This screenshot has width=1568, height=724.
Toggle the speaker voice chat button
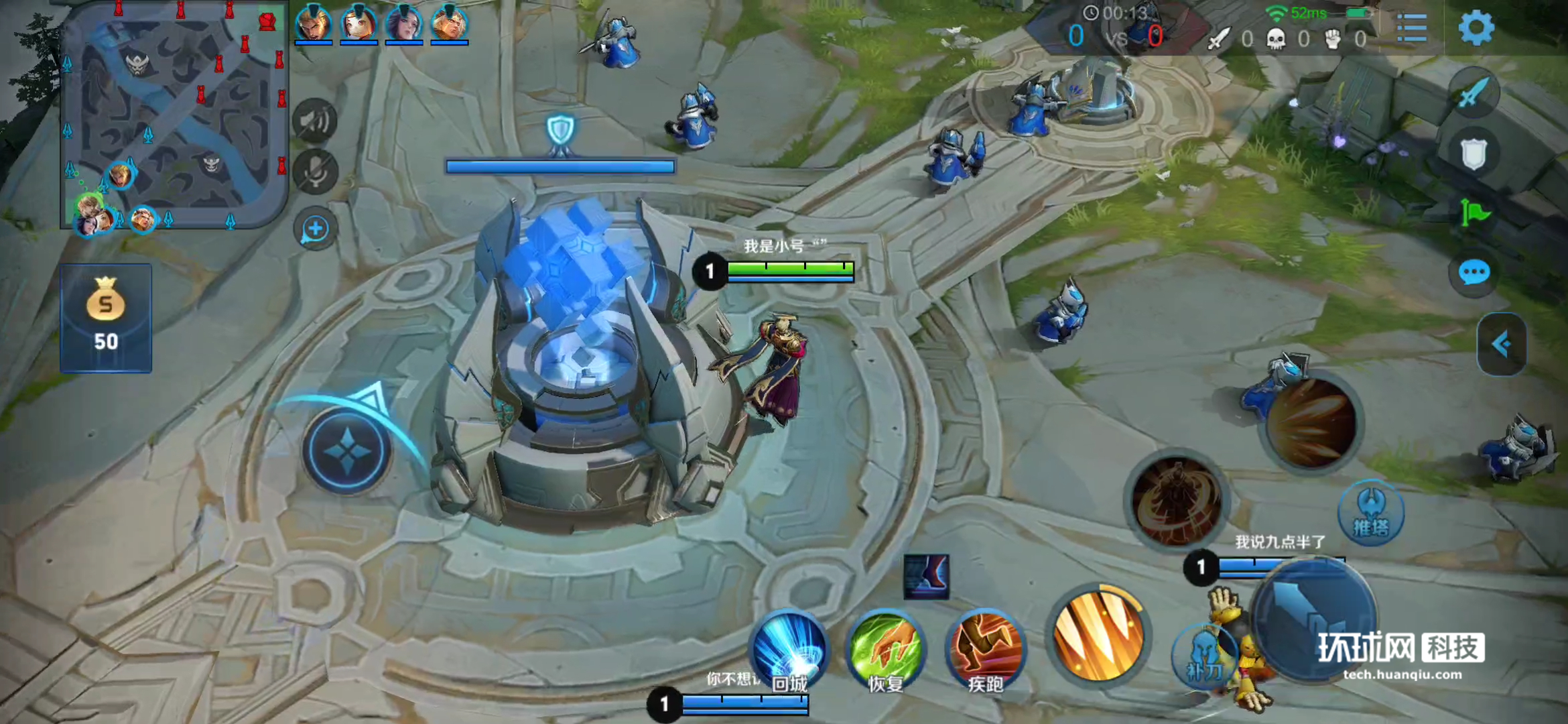(315, 121)
